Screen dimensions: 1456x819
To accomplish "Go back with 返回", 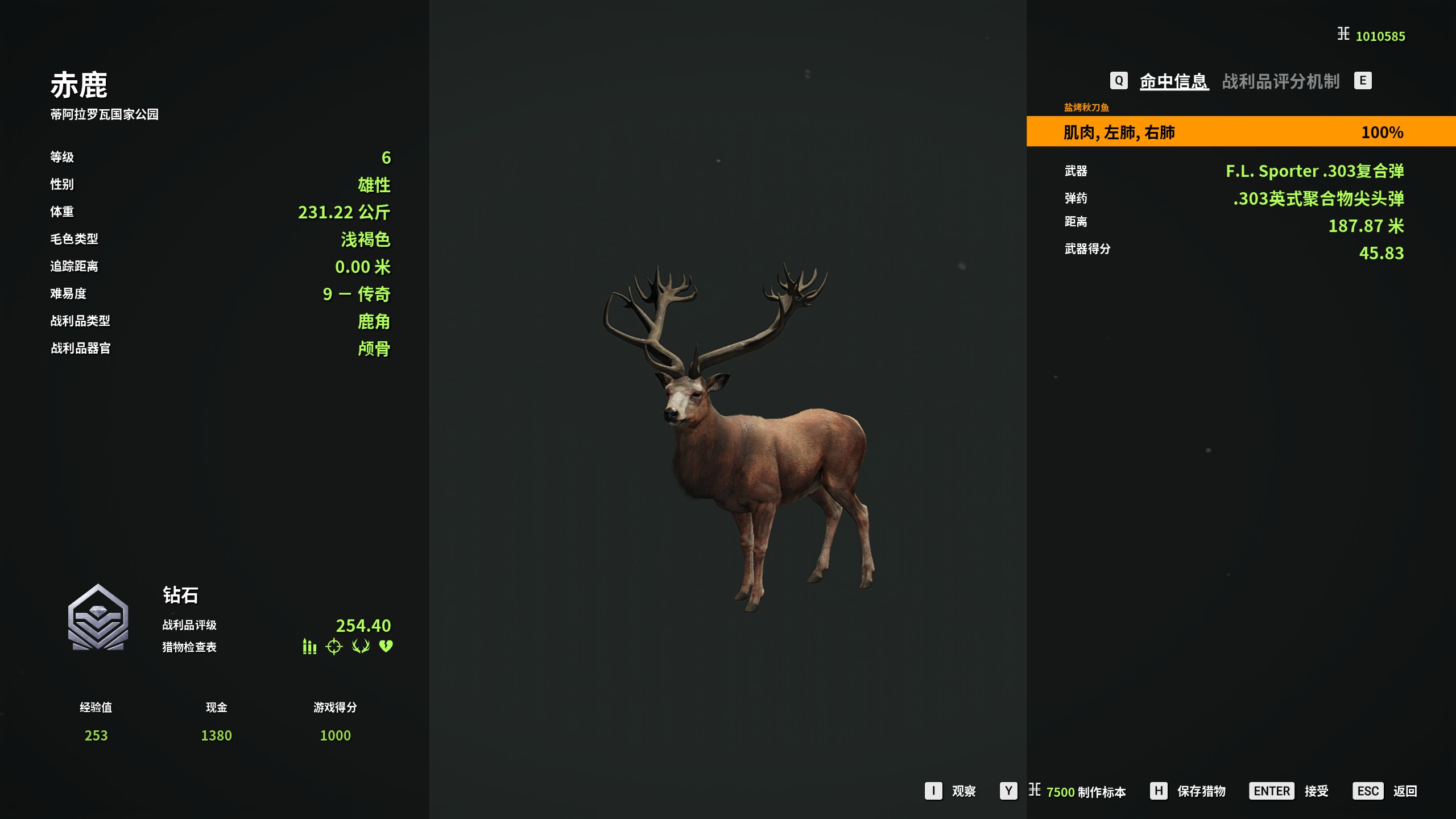I will (1404, 791).
